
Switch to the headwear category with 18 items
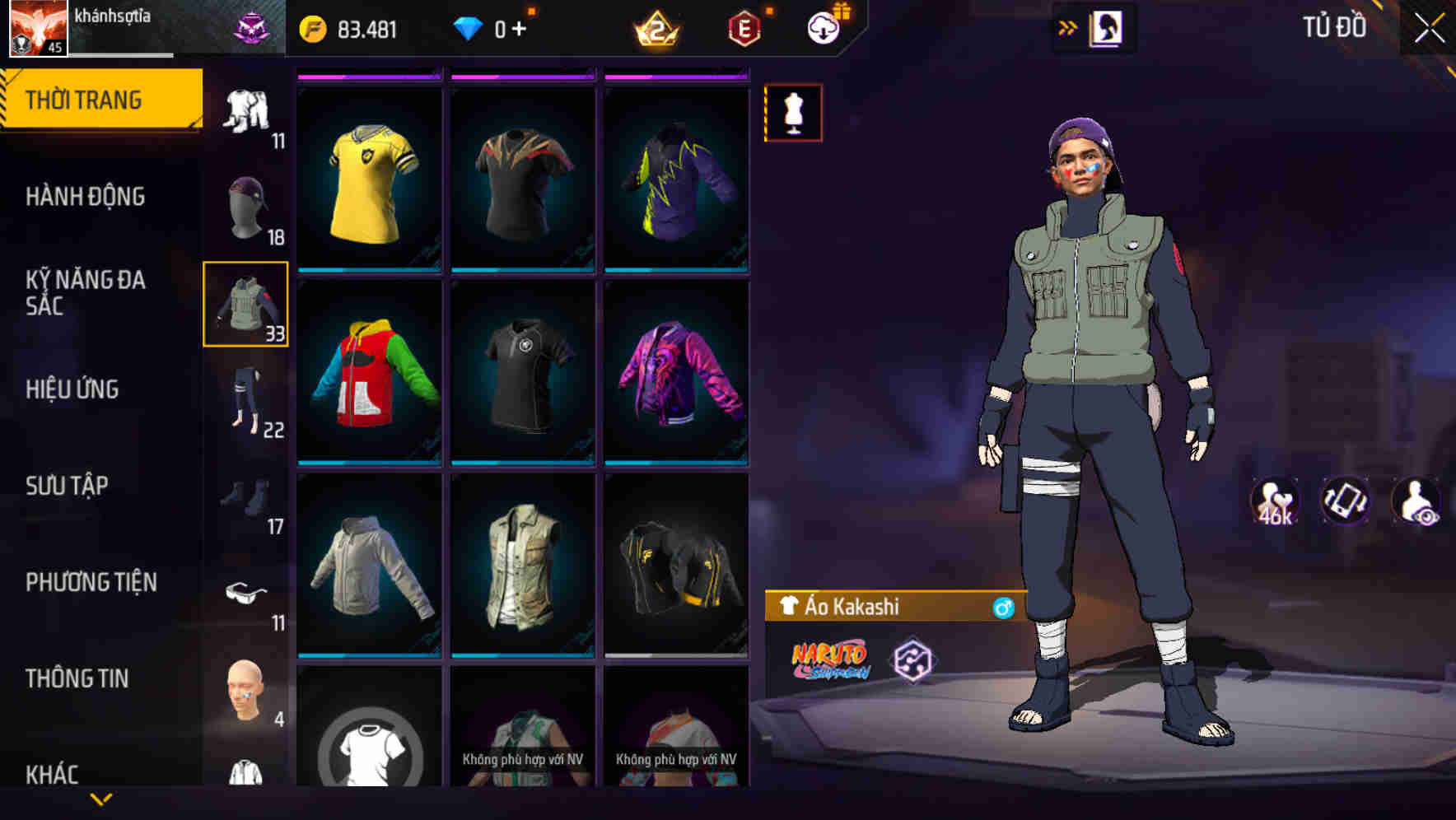[x=246, y=204]
